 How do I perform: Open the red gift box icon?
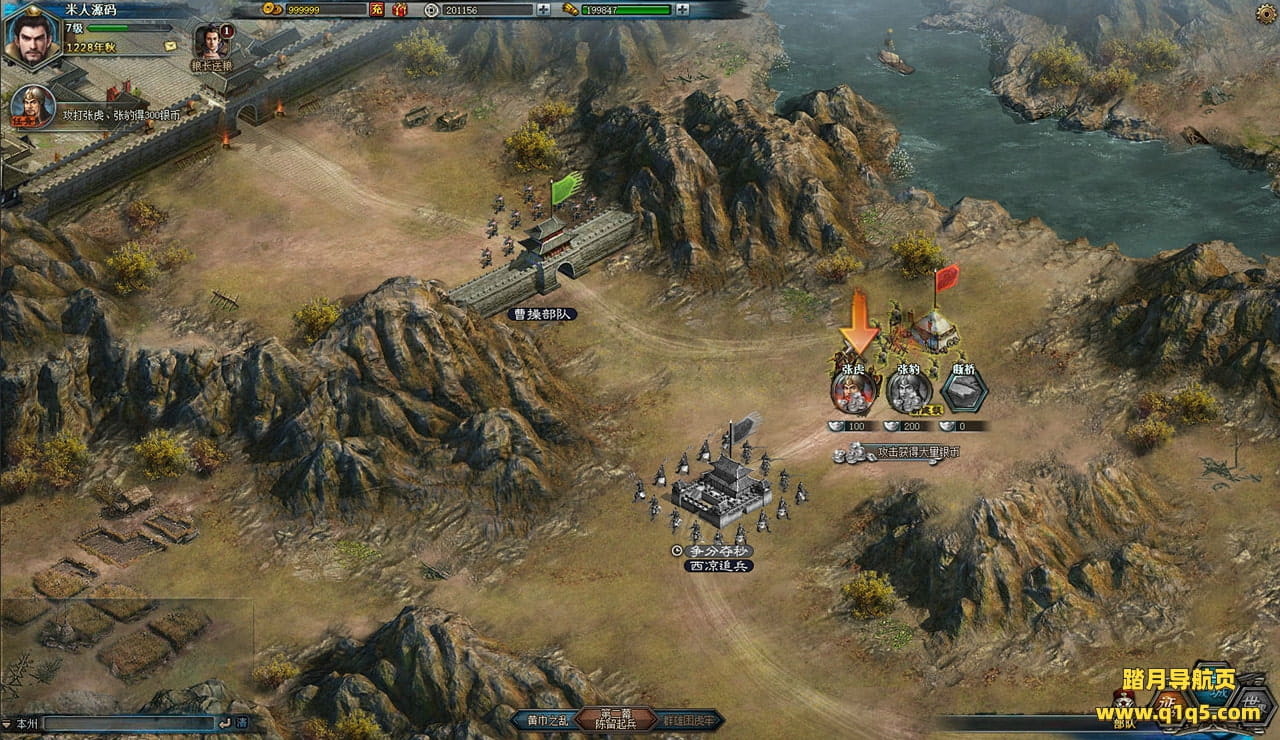[x=399, y=10]
